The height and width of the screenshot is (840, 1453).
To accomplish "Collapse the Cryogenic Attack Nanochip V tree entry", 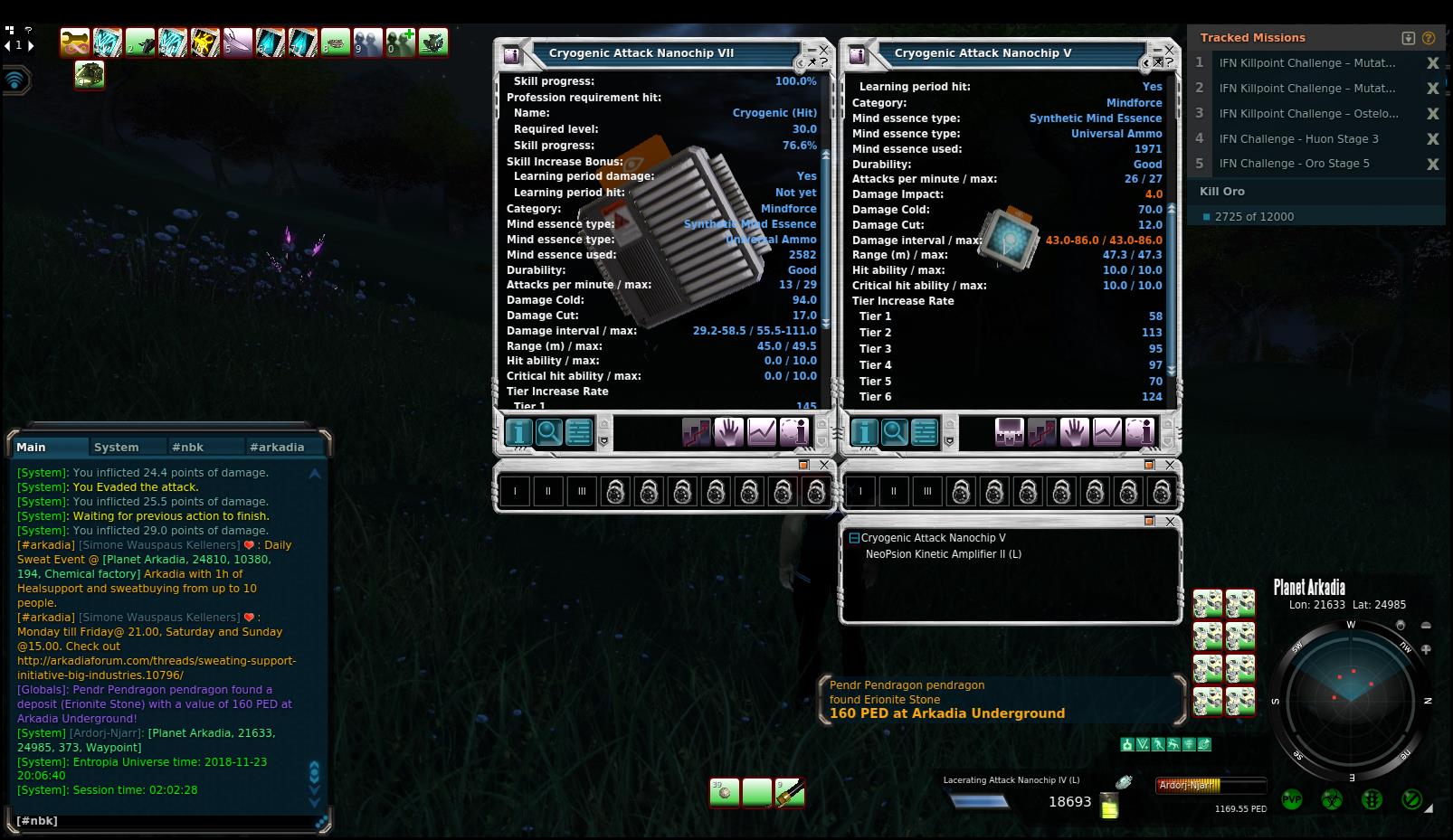I will coord(853,538).
